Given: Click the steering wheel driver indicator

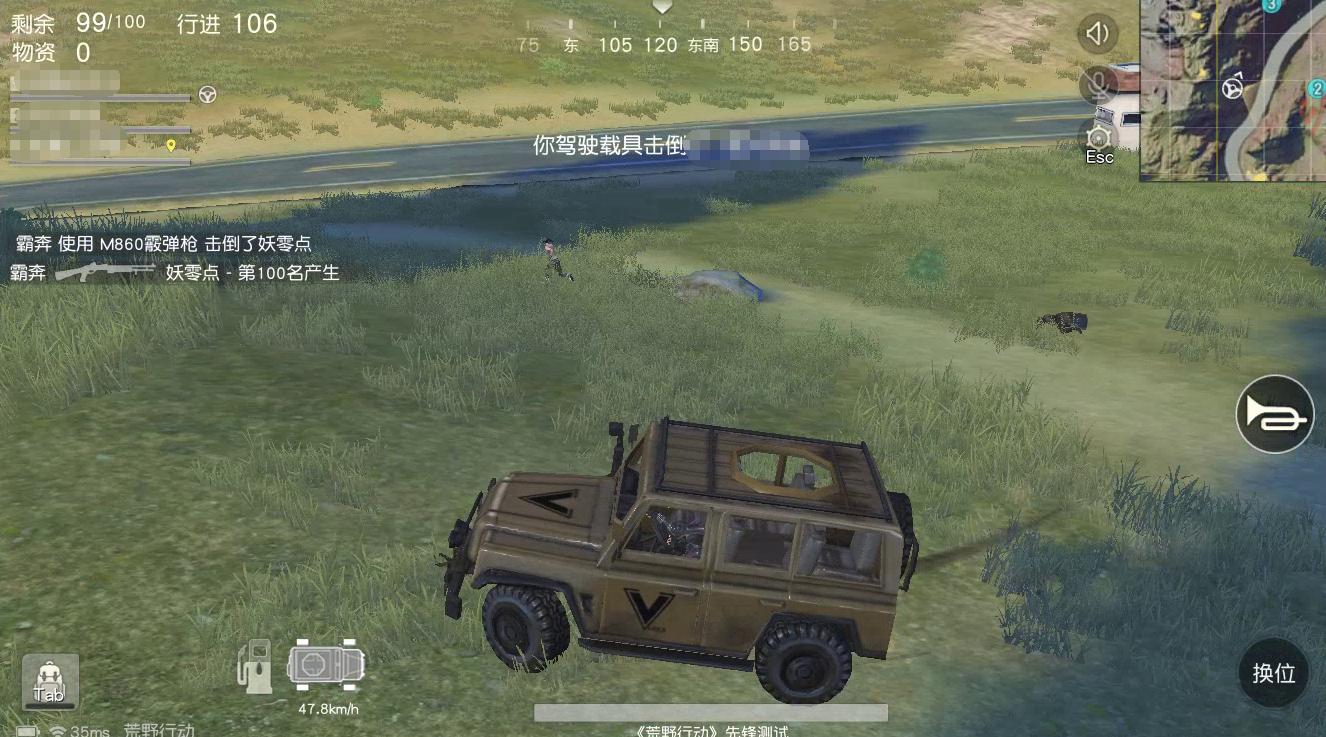Looking at the screenshot, I should point(206,93).
